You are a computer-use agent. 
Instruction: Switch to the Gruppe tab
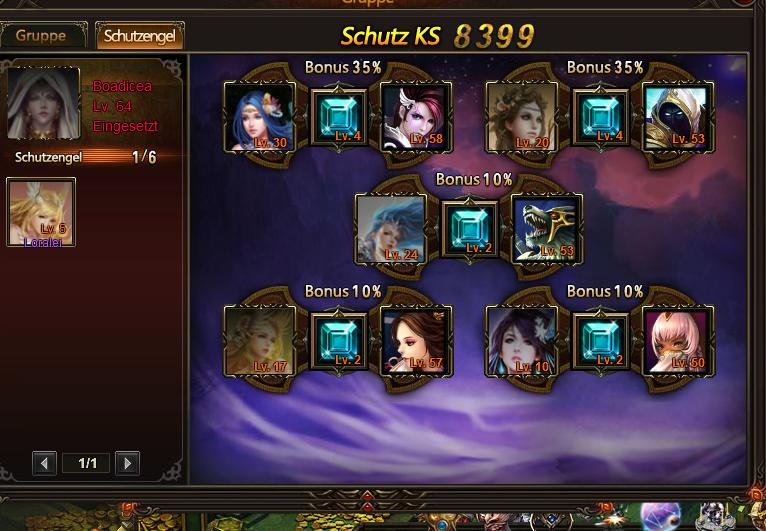42,36
